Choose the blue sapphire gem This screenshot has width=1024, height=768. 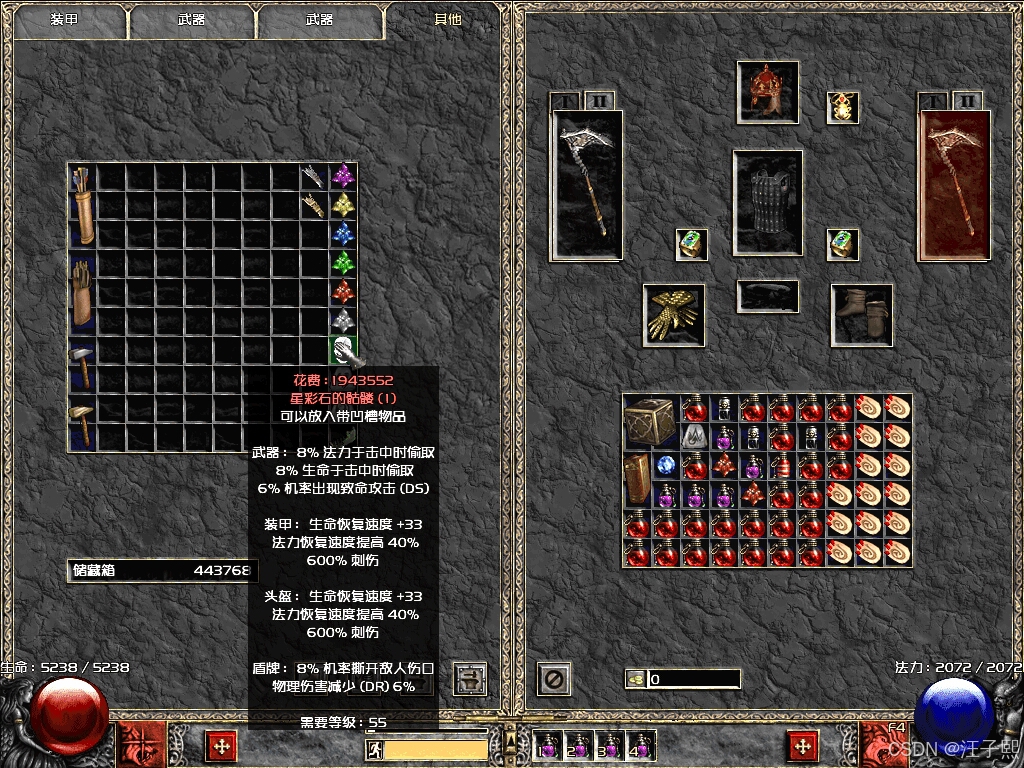click(x=344, y=235)
